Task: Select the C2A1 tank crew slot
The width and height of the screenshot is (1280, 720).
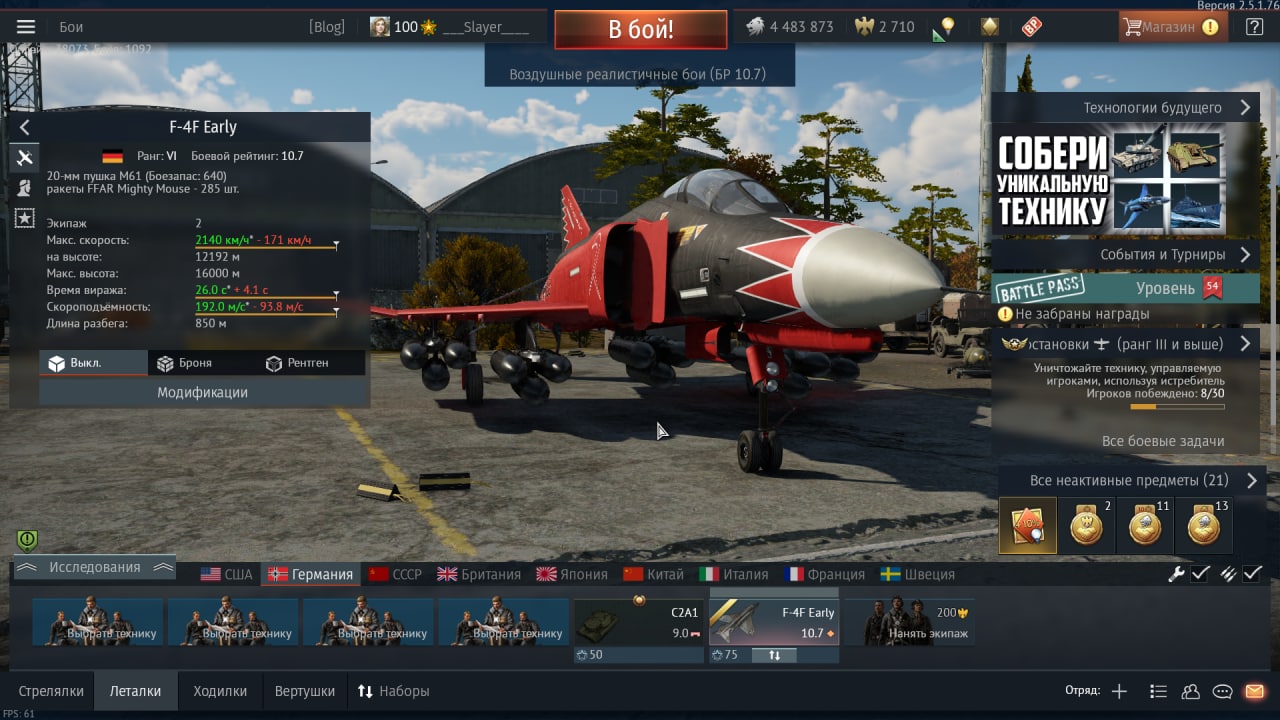Action: tap(639, 622)
